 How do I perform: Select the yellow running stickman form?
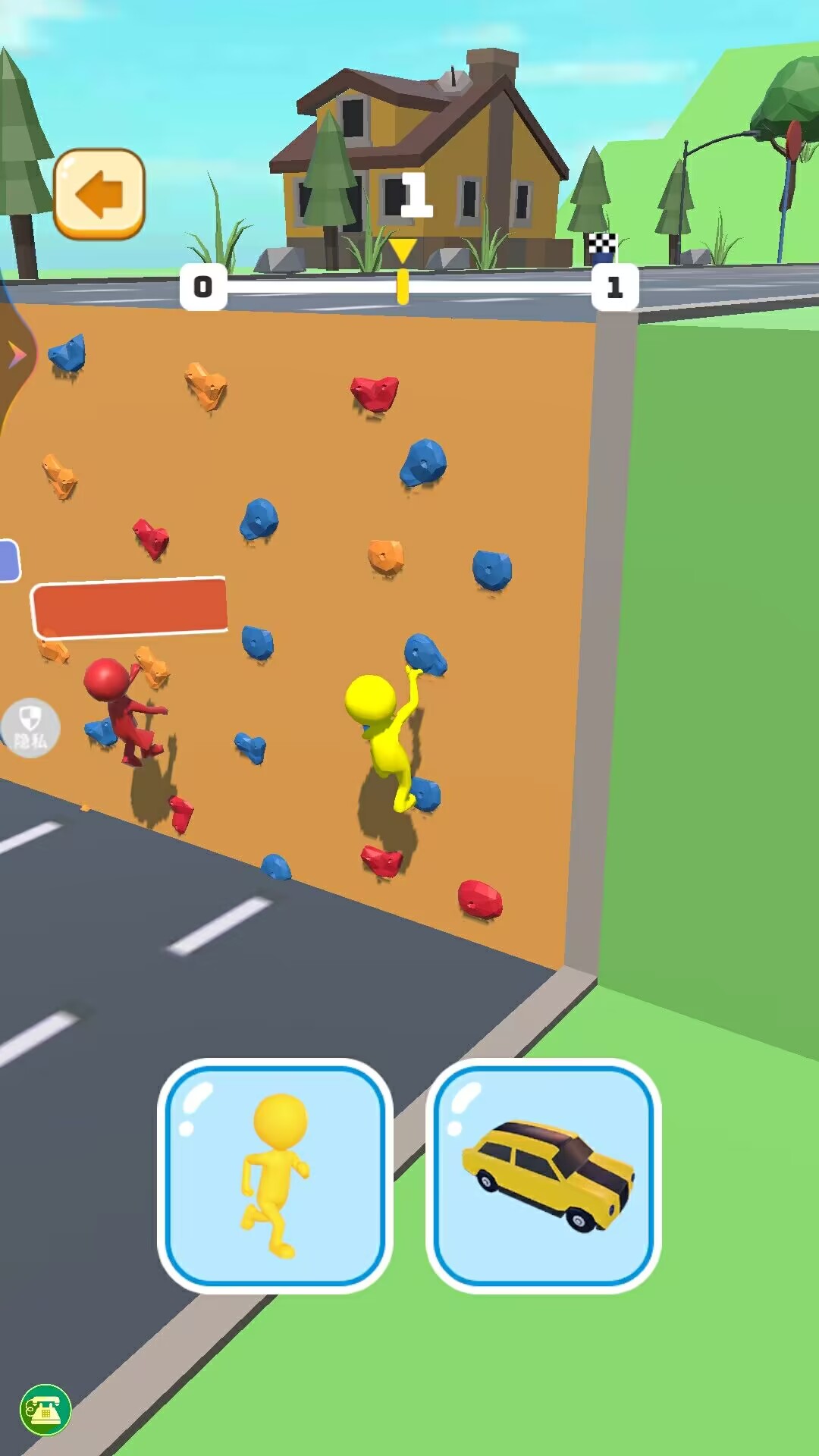click(x=275, y=1175)
